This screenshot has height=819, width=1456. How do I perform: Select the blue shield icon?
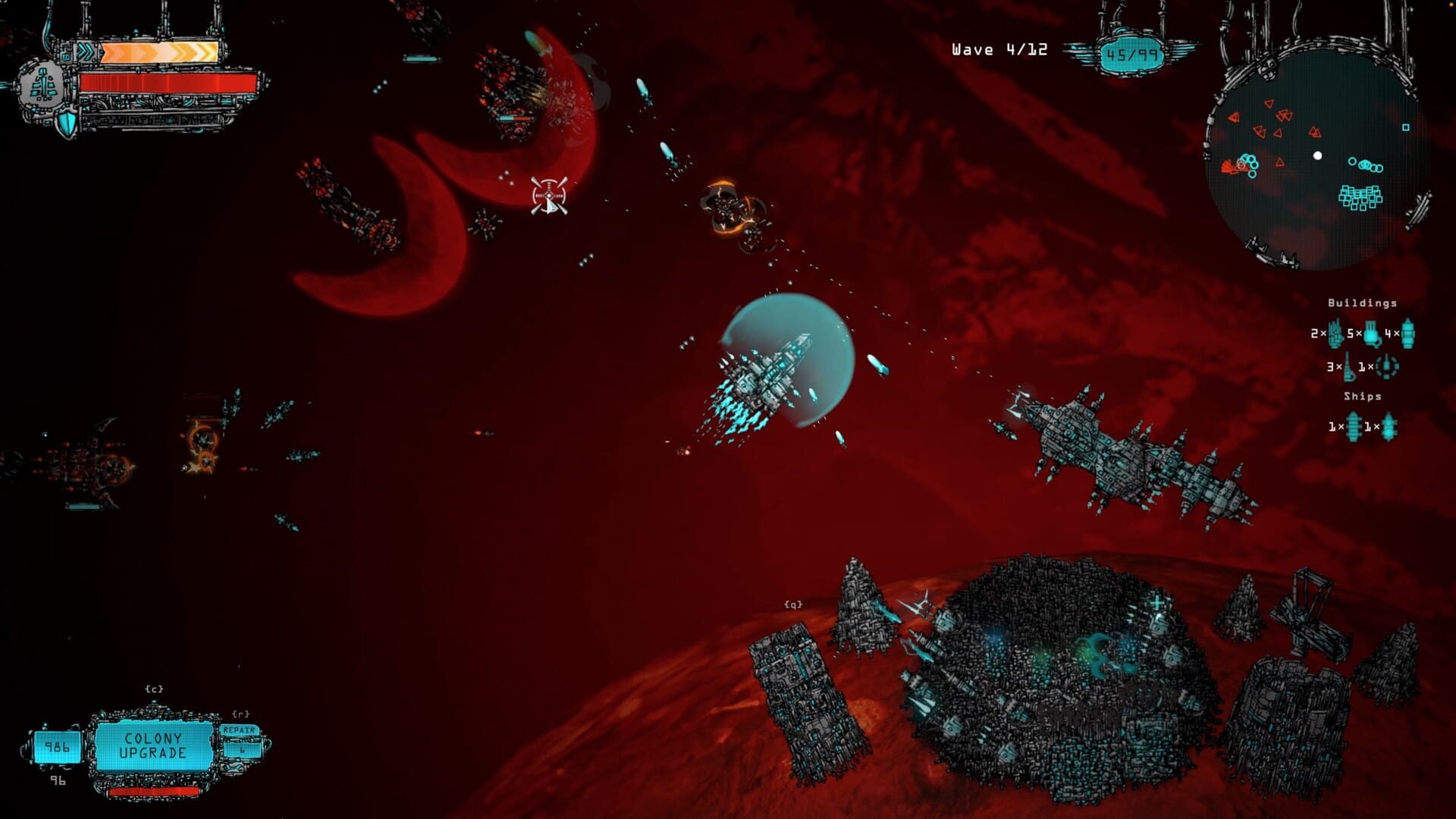pos(68,124)
